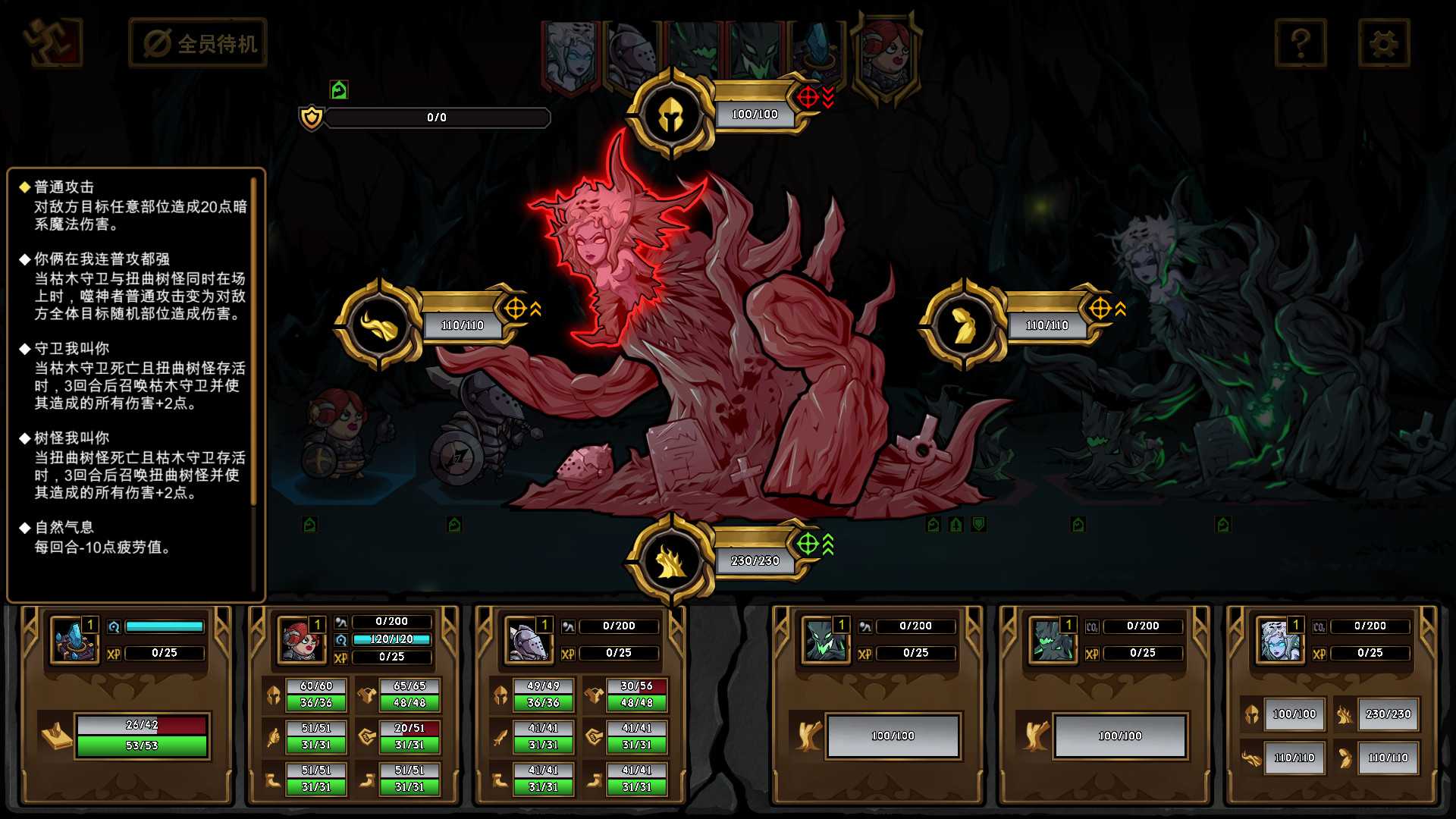
Task: Target the boss's body part showing 230/230
Action: point(671,561)
